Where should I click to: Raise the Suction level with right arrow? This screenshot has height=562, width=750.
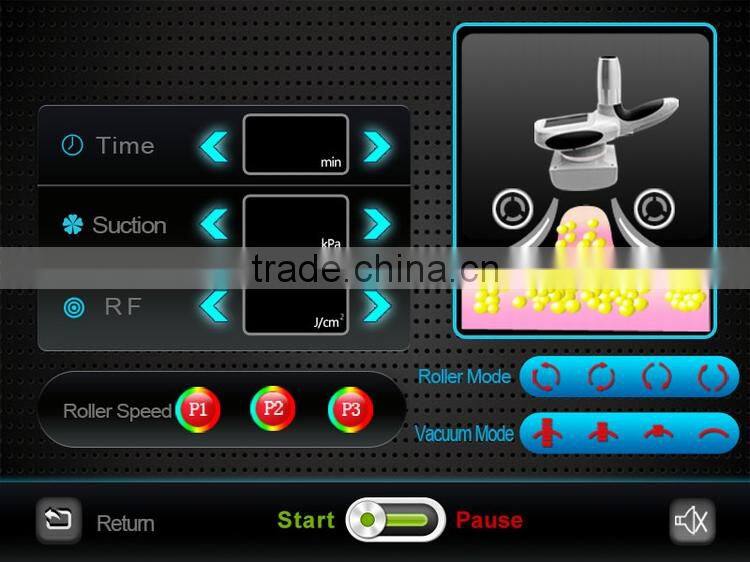click(377, 223)
